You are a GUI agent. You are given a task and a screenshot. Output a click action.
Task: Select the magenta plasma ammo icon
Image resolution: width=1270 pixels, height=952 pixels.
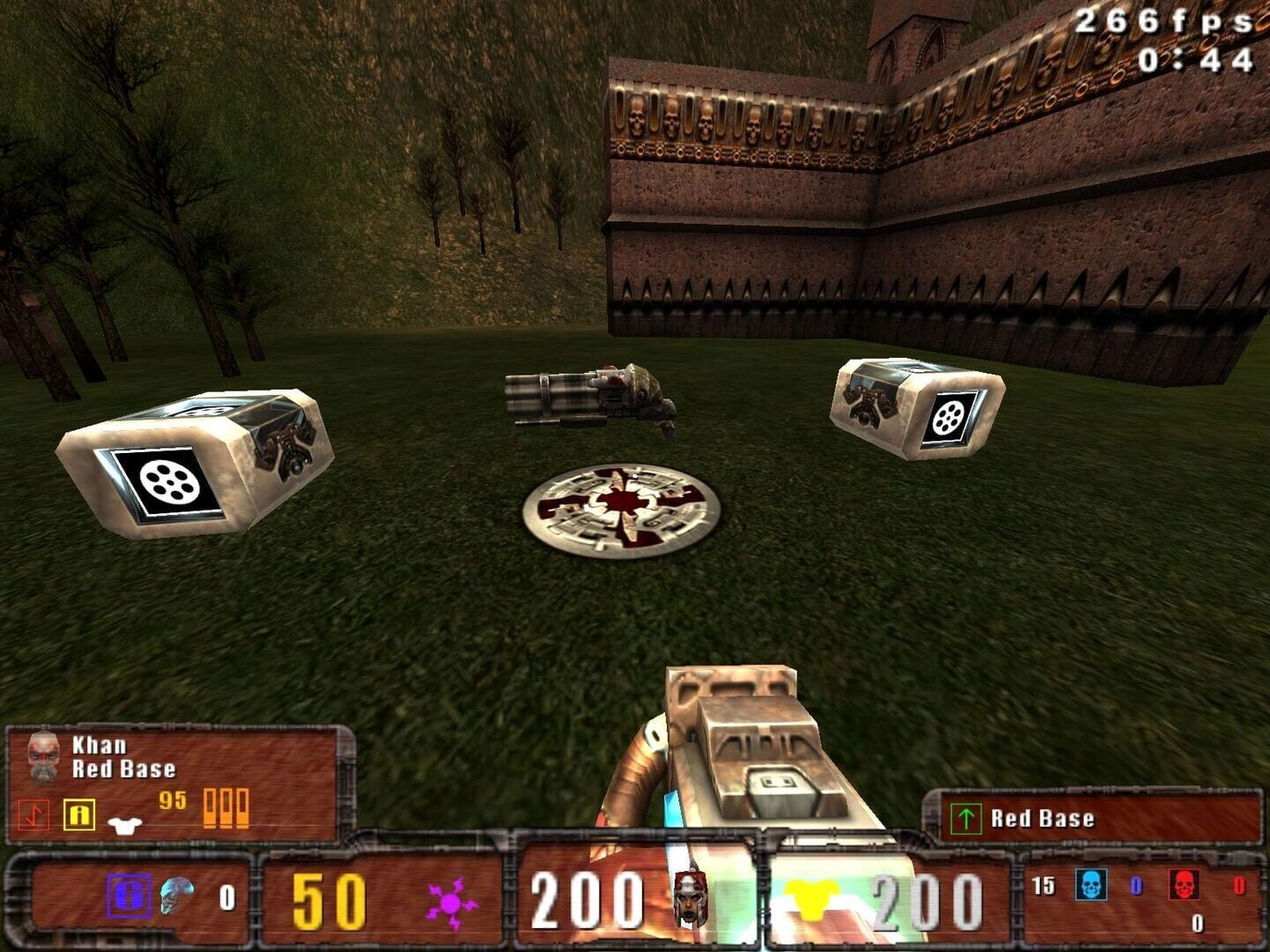click(x=451, y=903)
